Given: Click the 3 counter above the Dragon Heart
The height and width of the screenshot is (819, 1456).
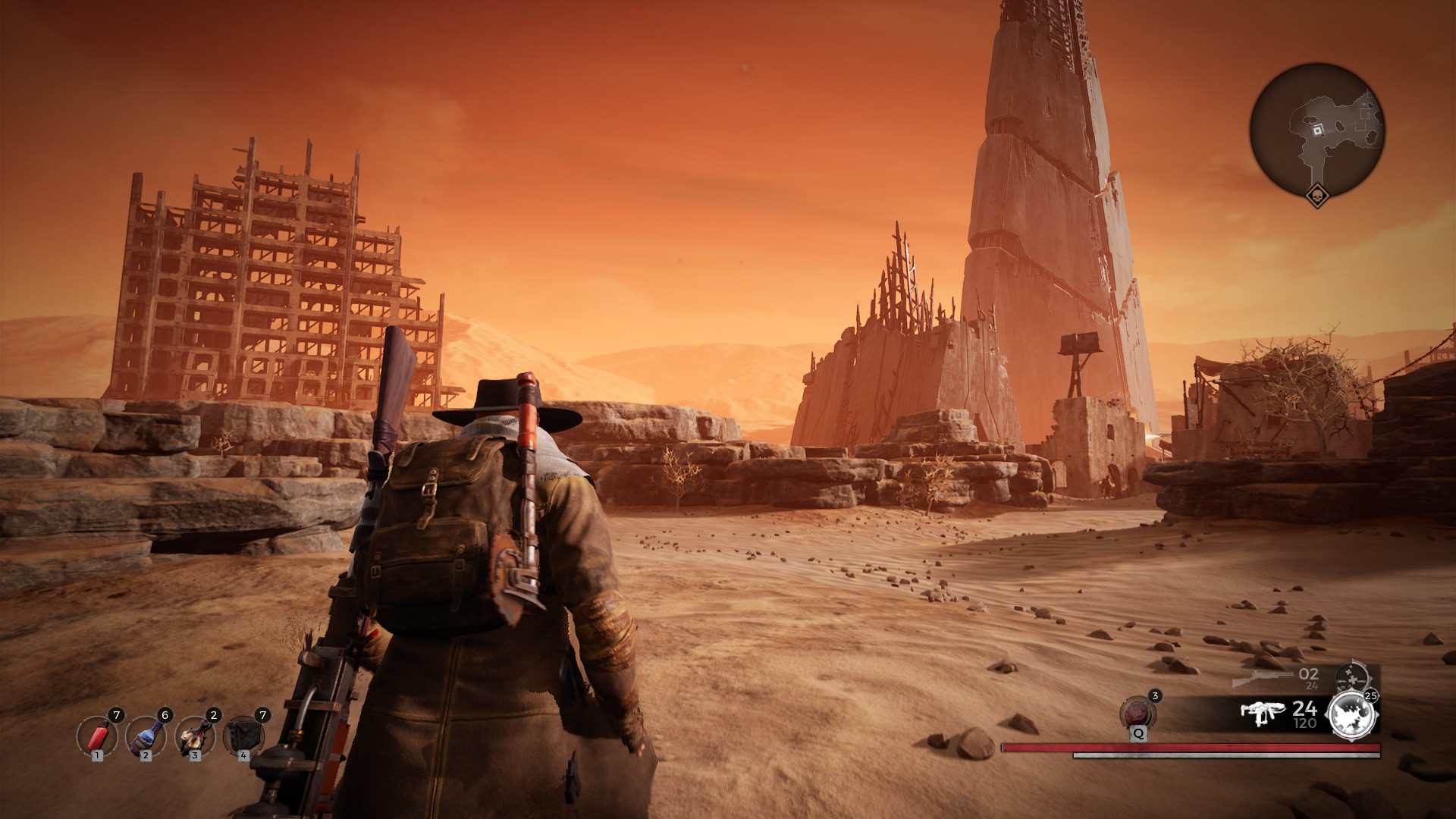Looking at the screenshot, I should point(1154,696).
